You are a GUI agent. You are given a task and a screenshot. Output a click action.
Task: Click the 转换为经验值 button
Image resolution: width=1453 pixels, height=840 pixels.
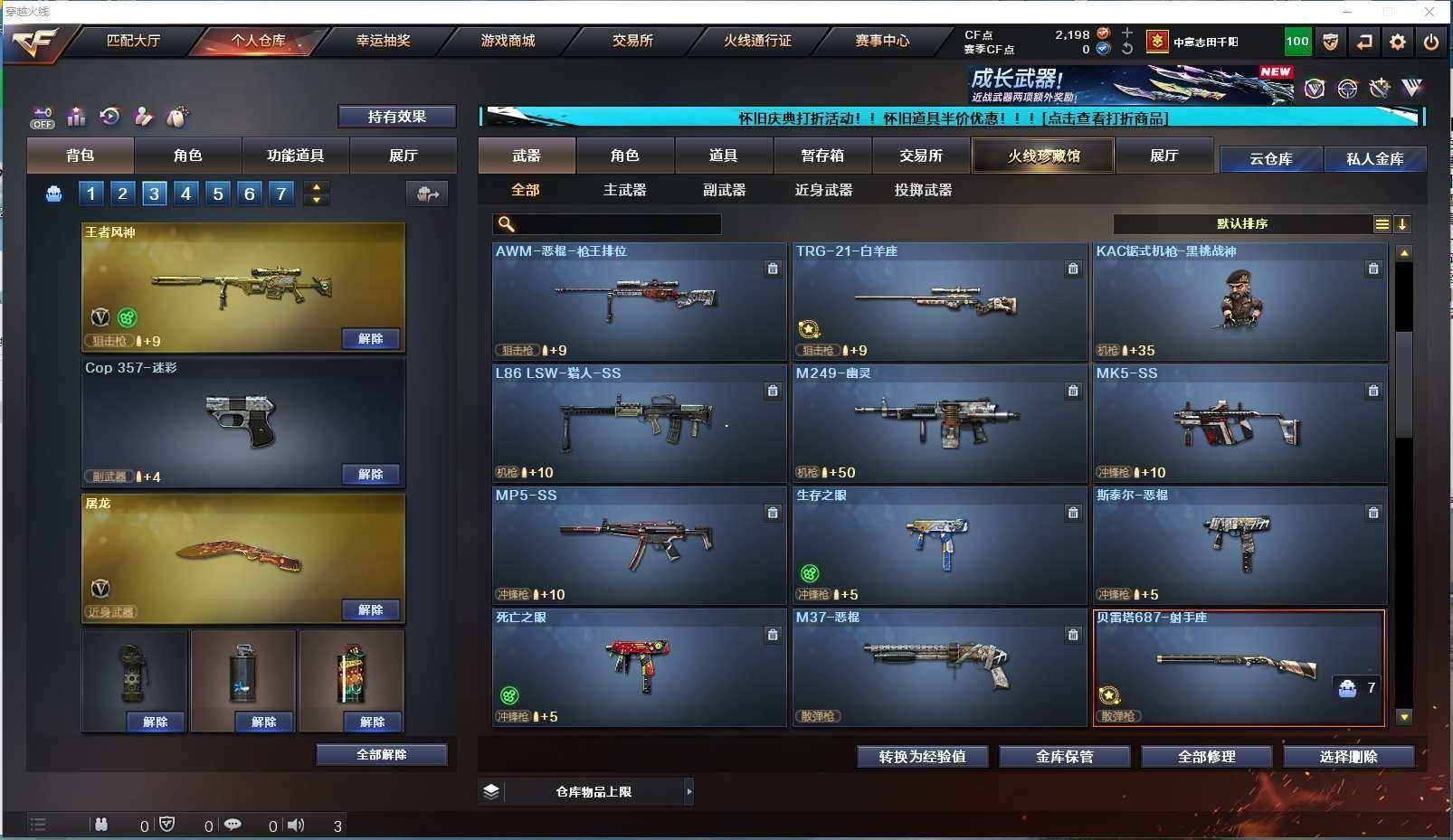coord(922,756)
